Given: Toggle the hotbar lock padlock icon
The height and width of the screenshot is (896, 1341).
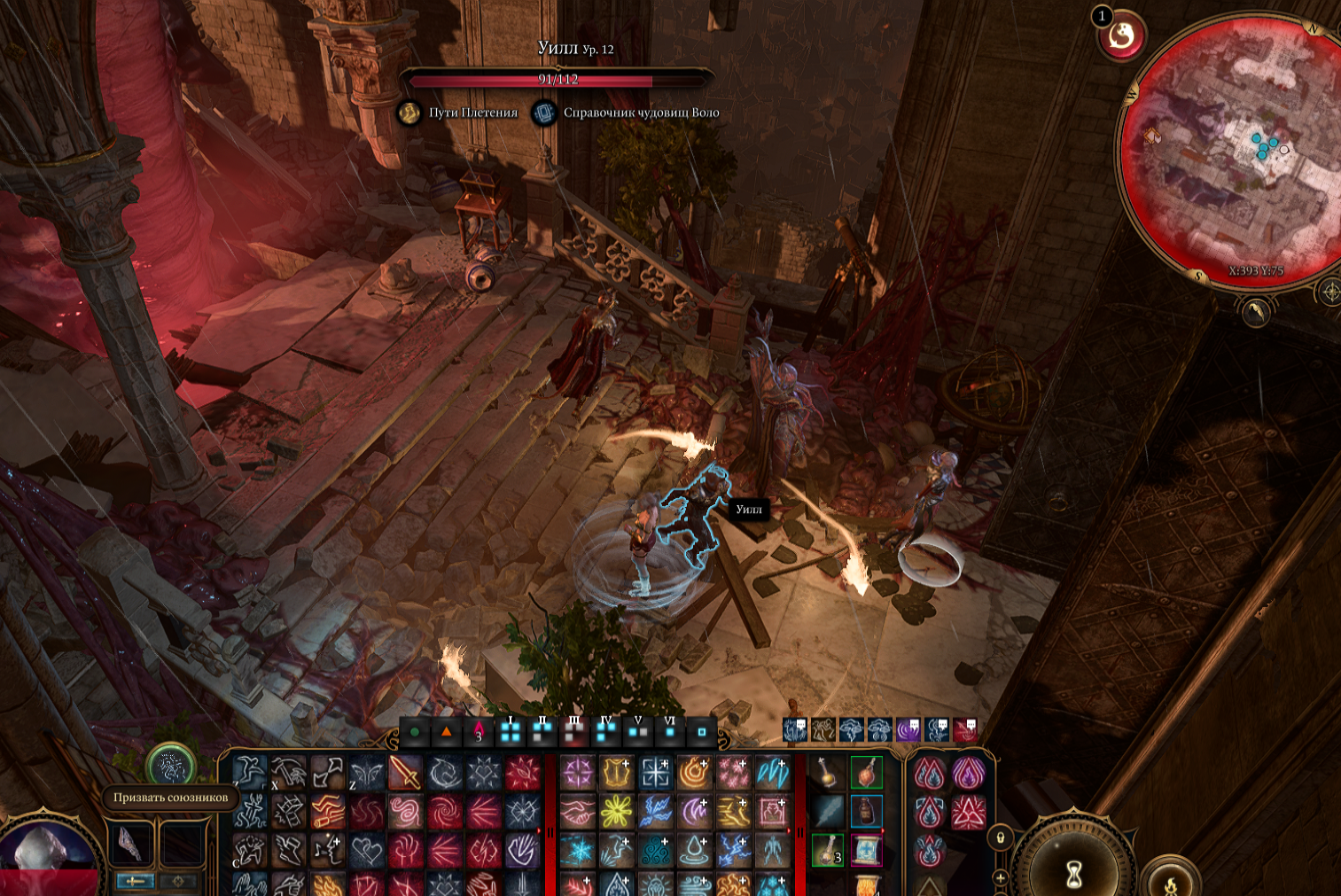Looking at the screenshot, I should (x=1000, y=838).
